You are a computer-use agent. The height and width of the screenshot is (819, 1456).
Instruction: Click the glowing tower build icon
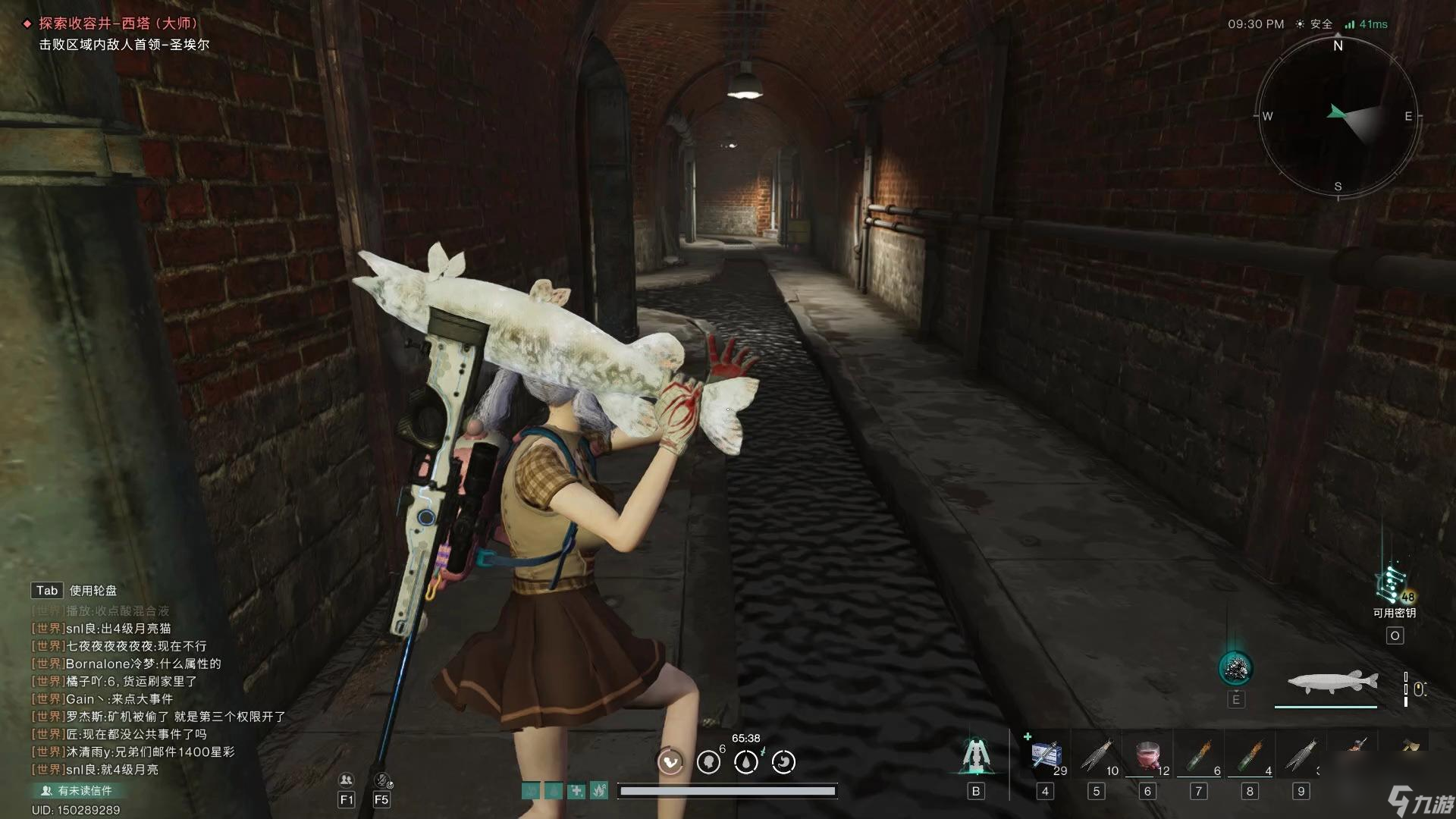tap(976, 756)
